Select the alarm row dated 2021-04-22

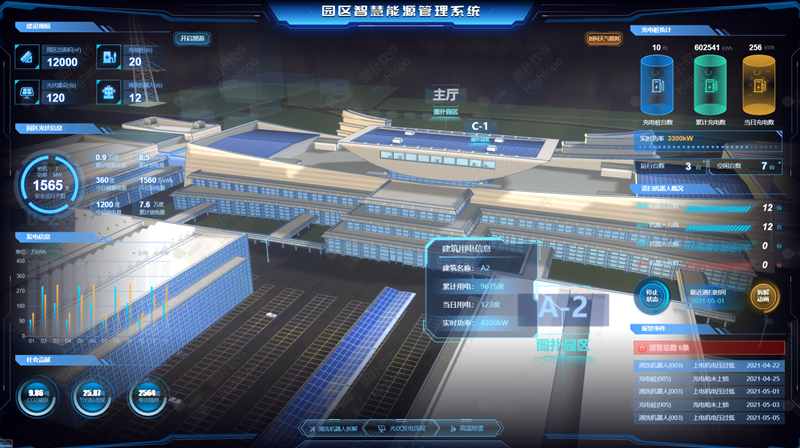pos(706,365)
